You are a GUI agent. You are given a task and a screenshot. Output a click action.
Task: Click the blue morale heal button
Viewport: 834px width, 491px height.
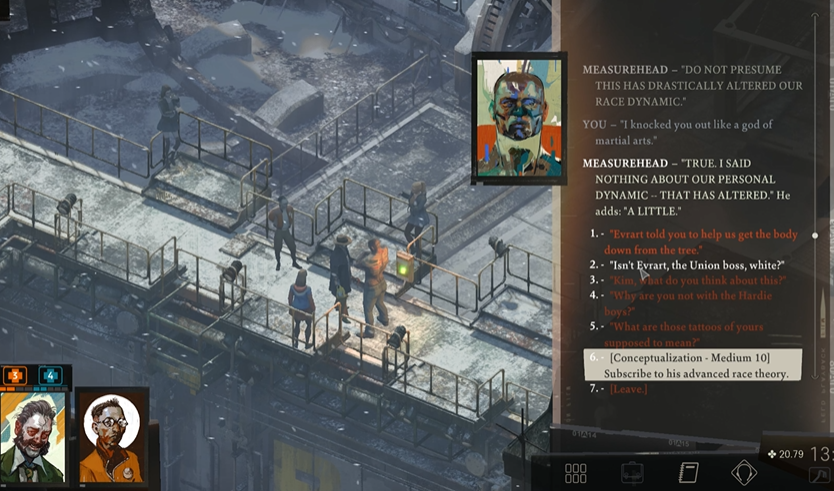(52, 376)
